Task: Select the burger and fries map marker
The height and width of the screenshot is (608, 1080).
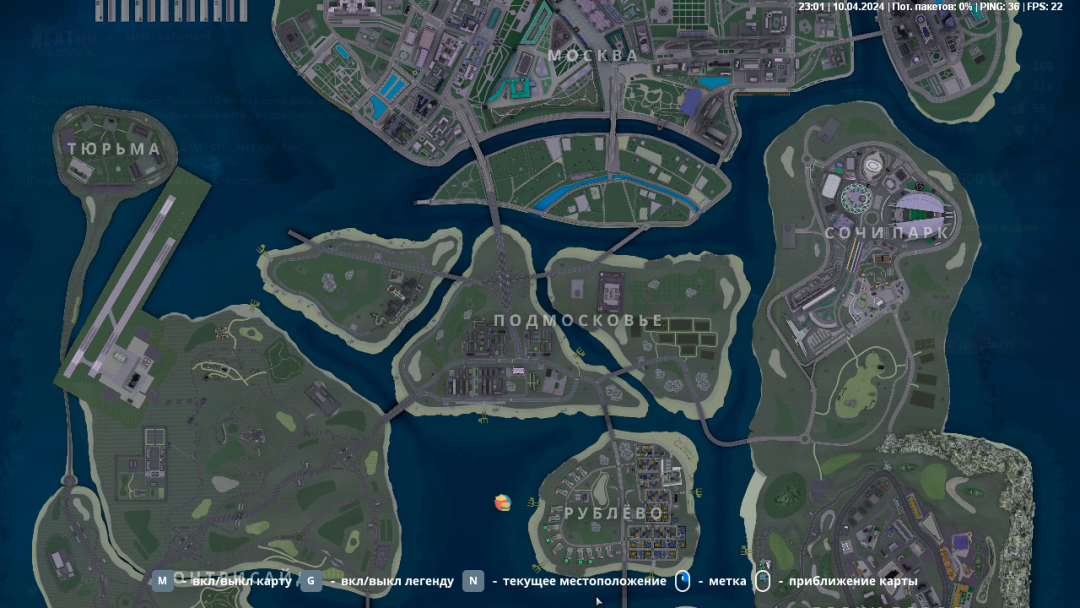Action: [x=503, y=501]
